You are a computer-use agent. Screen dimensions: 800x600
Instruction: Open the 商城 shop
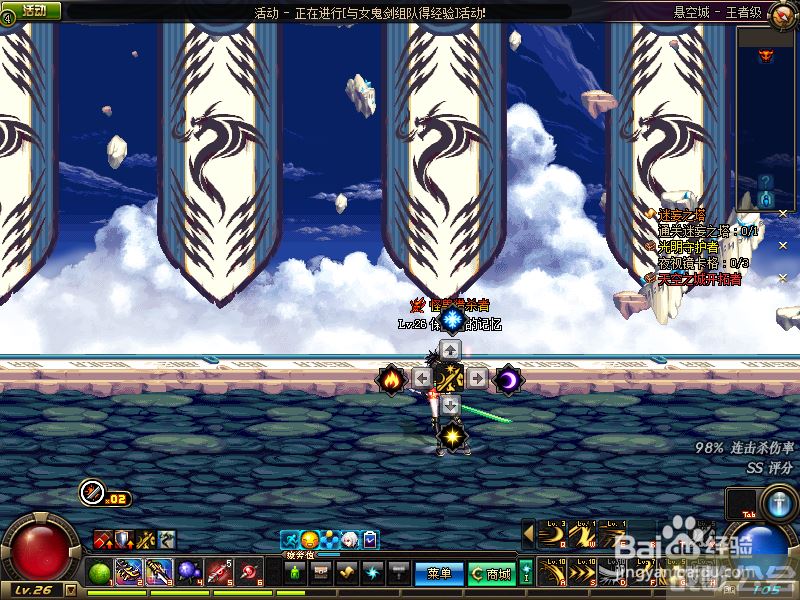(x=491, y=574)
